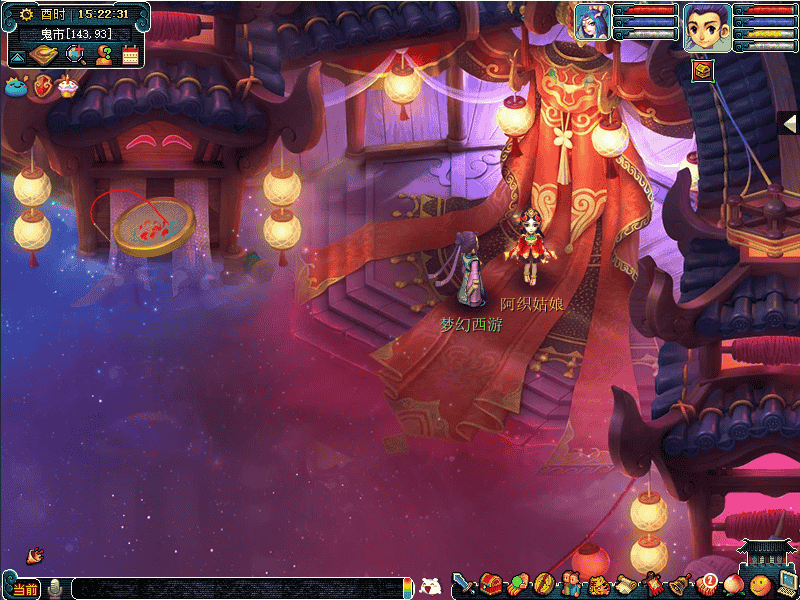This screenshot has height=600, width=800.
Task: Click the treasure chest buff icon
Action: (x=702, y=69)
